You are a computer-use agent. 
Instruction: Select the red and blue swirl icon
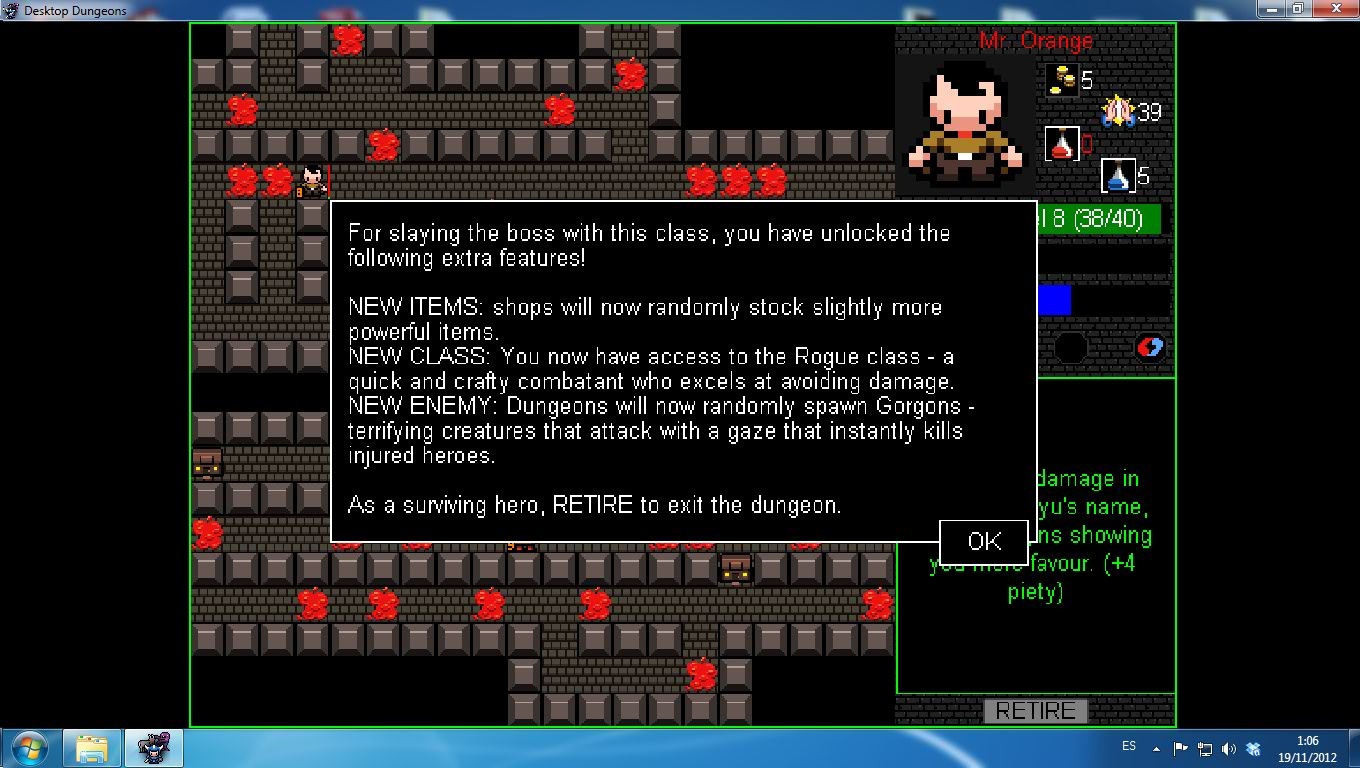tap(1150, 347)
